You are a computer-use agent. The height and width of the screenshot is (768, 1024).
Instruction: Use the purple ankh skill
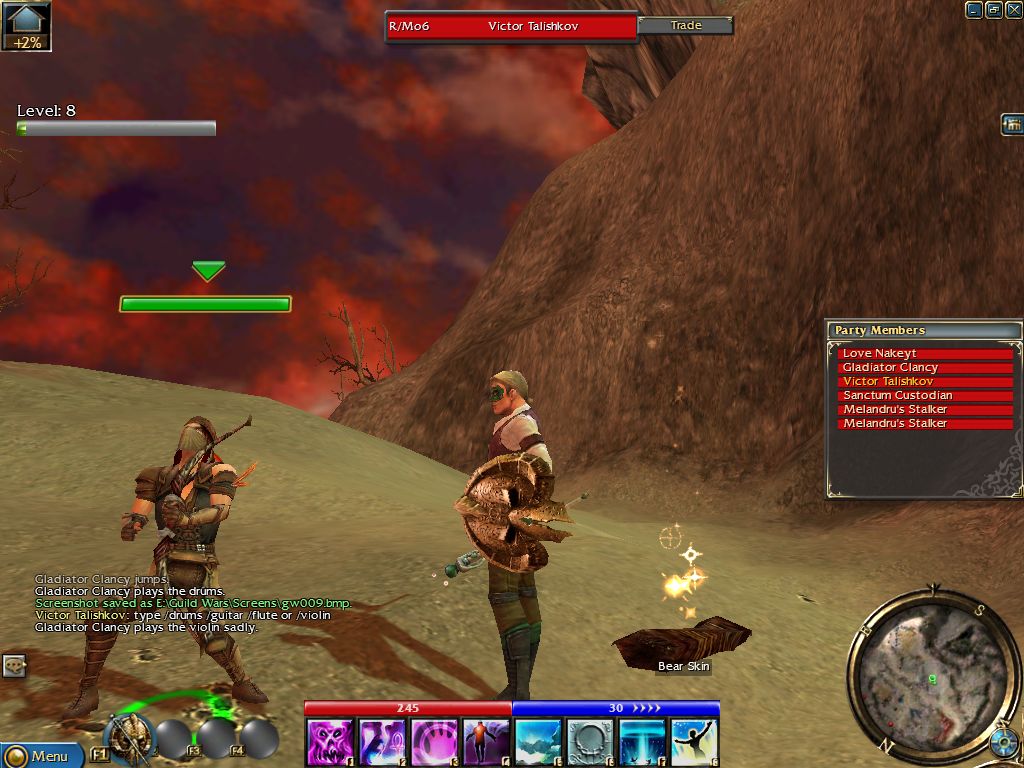click(382, 742)
